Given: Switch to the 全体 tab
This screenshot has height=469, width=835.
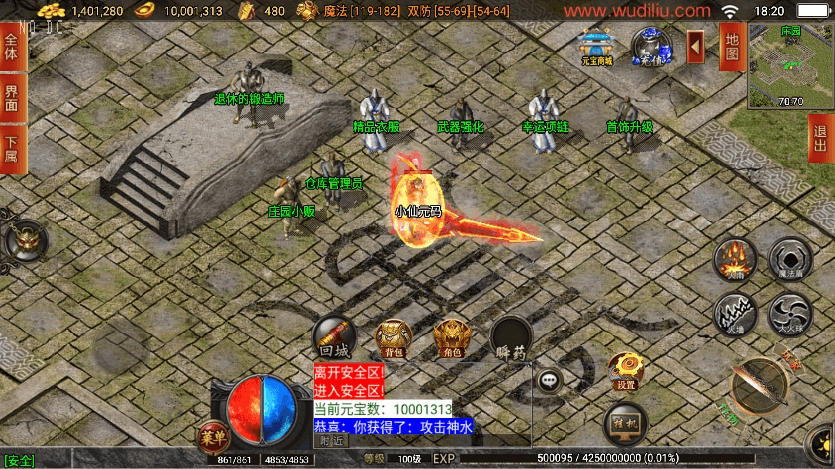Looking at the screenshot, I should pyautogui.click(x=12, y=47).
